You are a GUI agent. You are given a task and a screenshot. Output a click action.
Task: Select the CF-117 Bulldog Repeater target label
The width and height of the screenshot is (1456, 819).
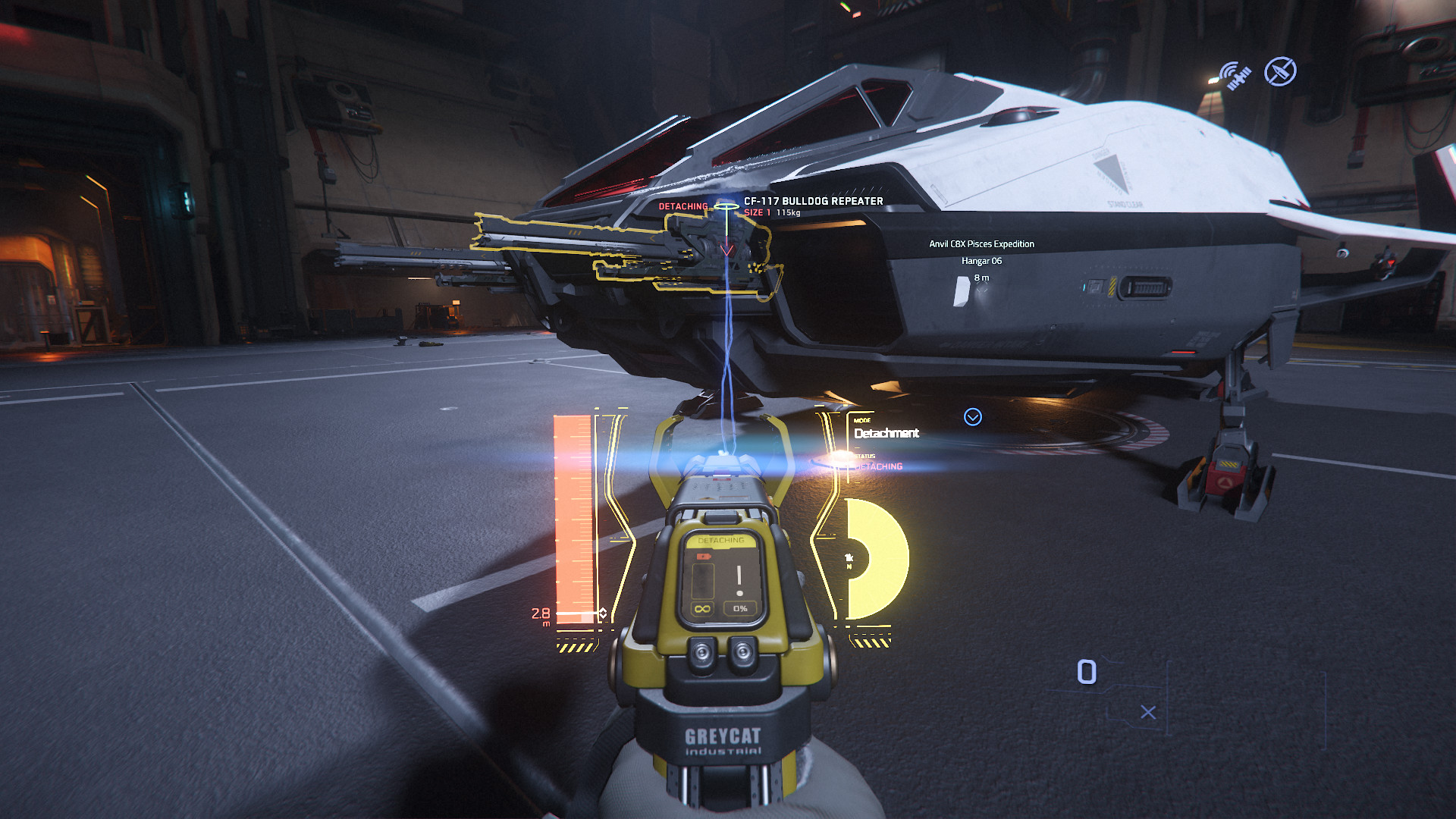tap(813, 201)
